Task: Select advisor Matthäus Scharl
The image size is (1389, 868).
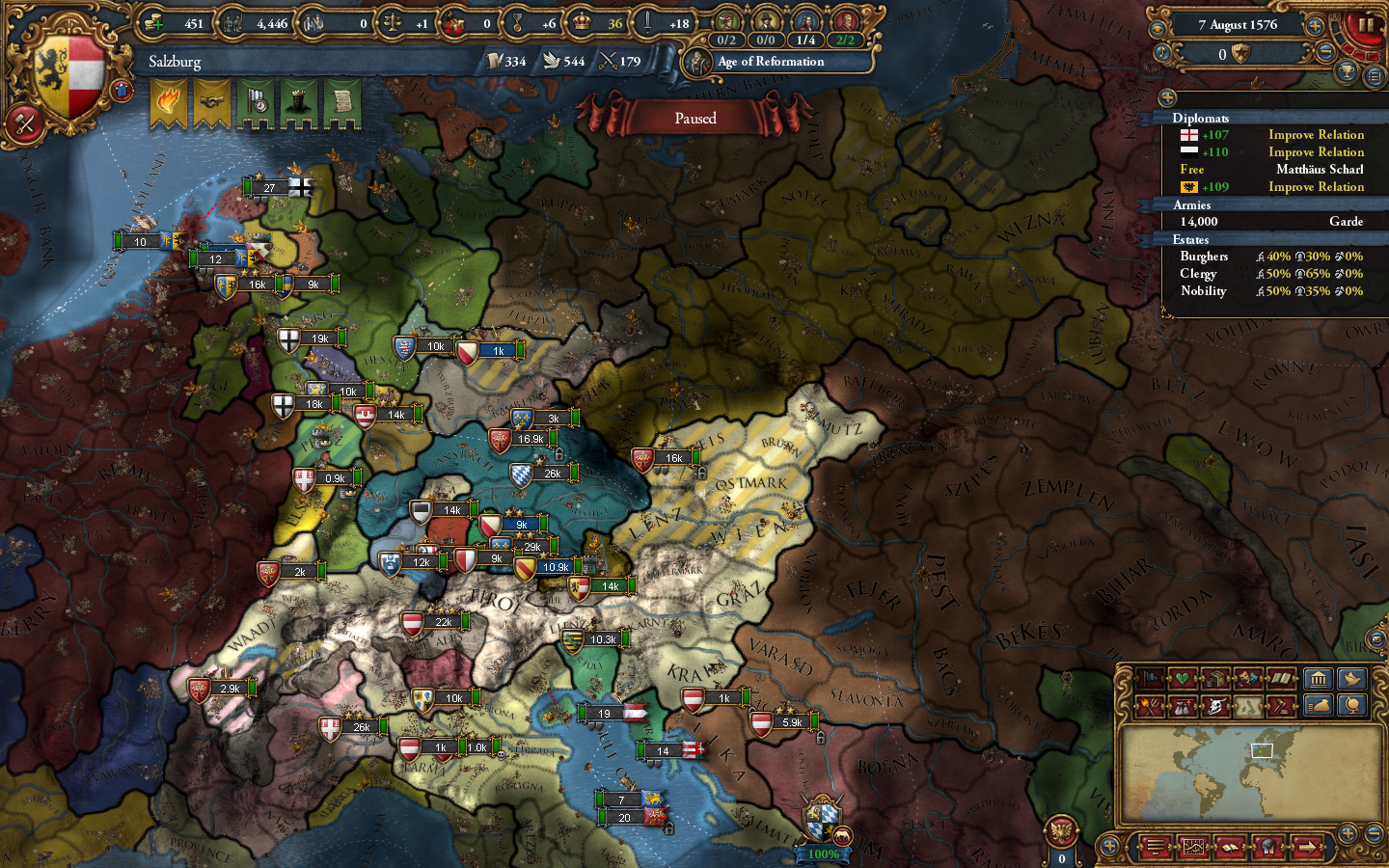Action: (x=1321, y=170)
